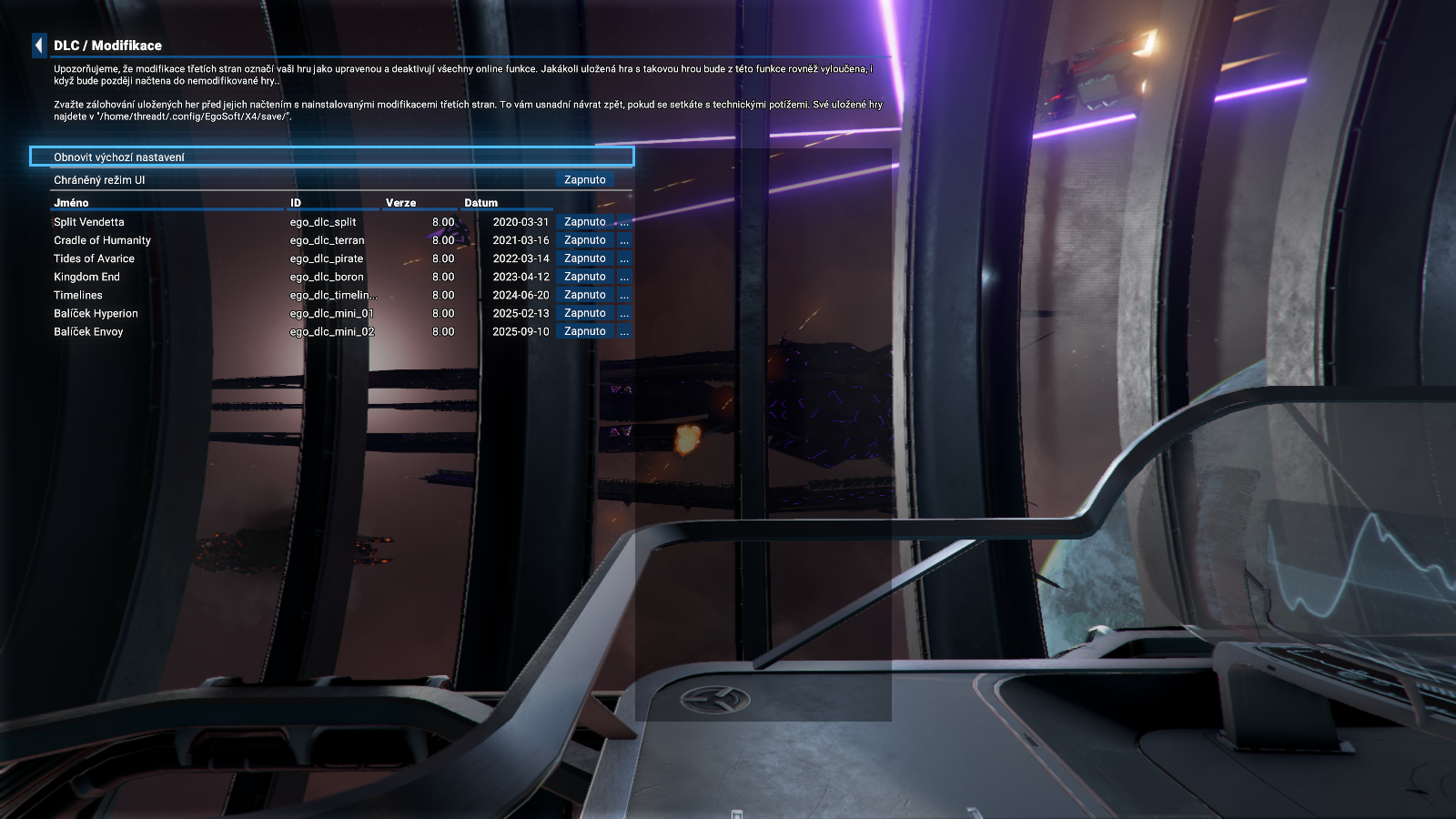1456x819 pixels.
Task: Toggle Timelines' Zapnuto button
Action: [584, 295]
